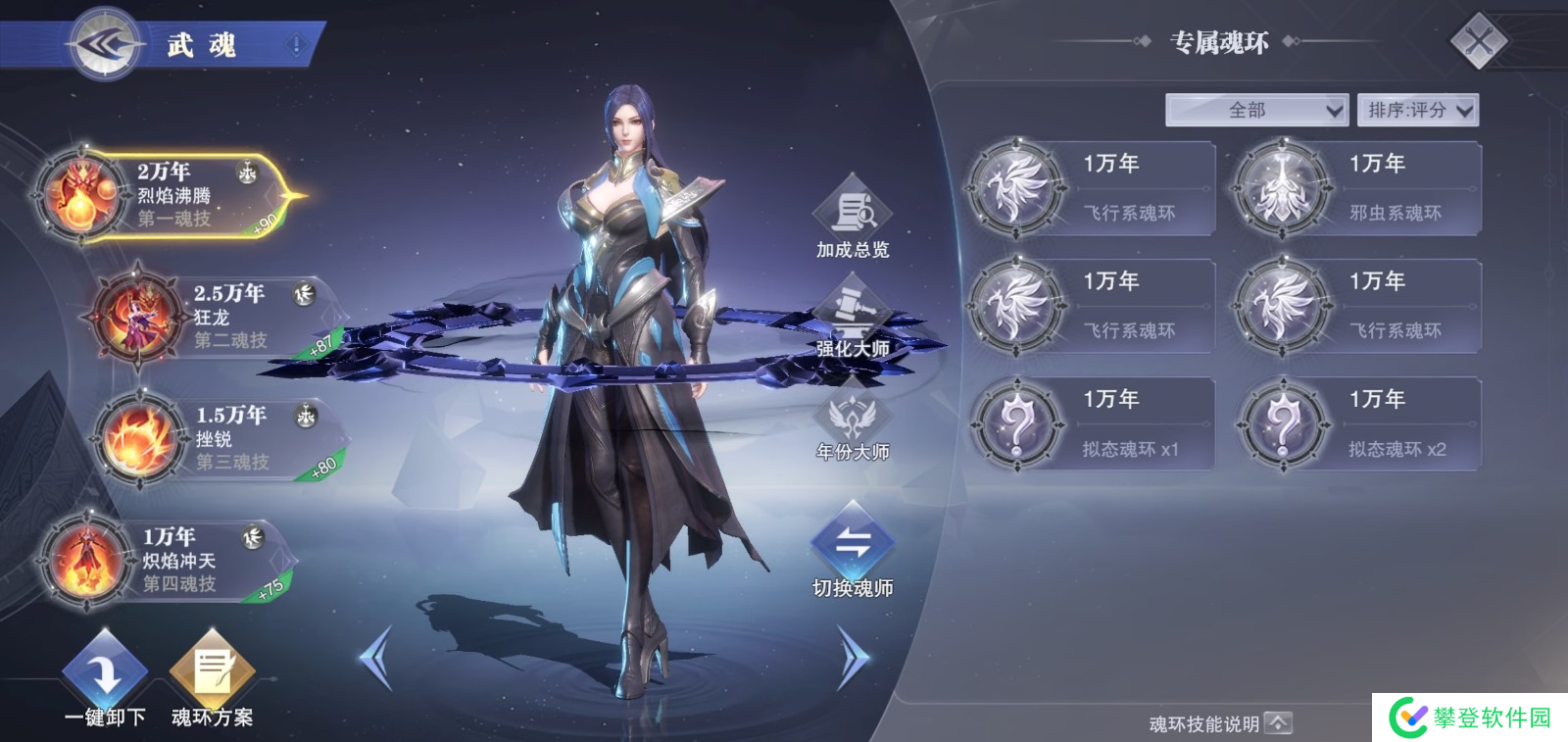1568x742 pixels.
Task: Choose the 拟态魂环 x1 ring
Action: point(1092,424)
